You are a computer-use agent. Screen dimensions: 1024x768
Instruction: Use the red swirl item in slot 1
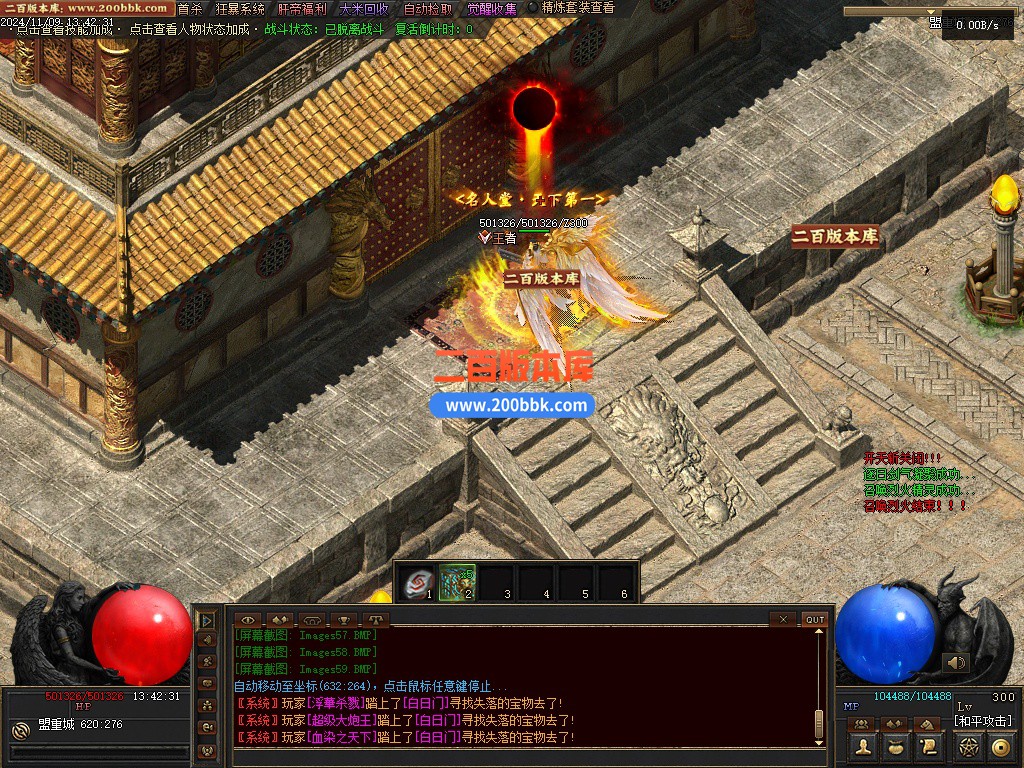click(419, 582)
